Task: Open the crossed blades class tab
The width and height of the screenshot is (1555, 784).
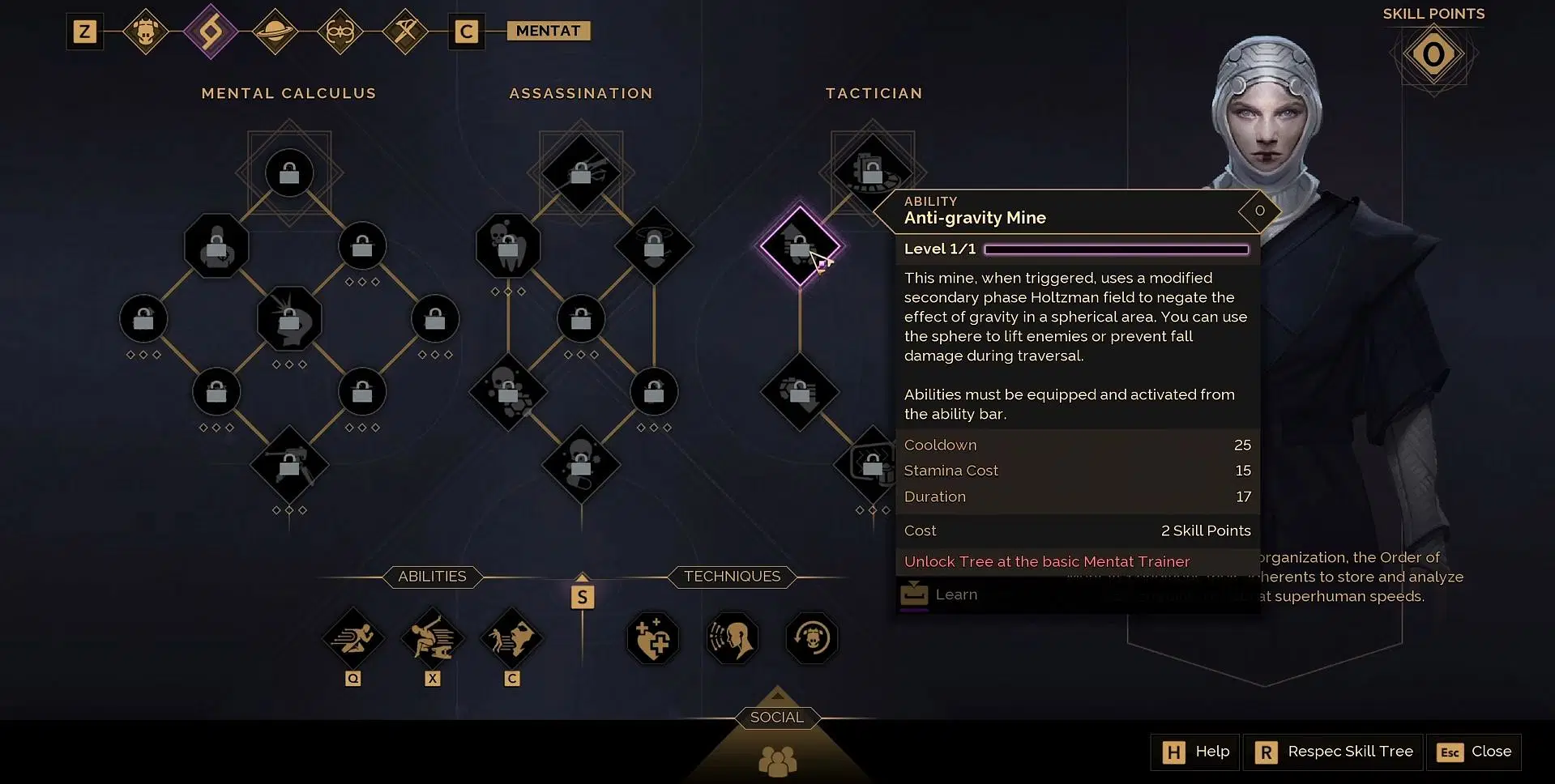Action: coord(405,32)
